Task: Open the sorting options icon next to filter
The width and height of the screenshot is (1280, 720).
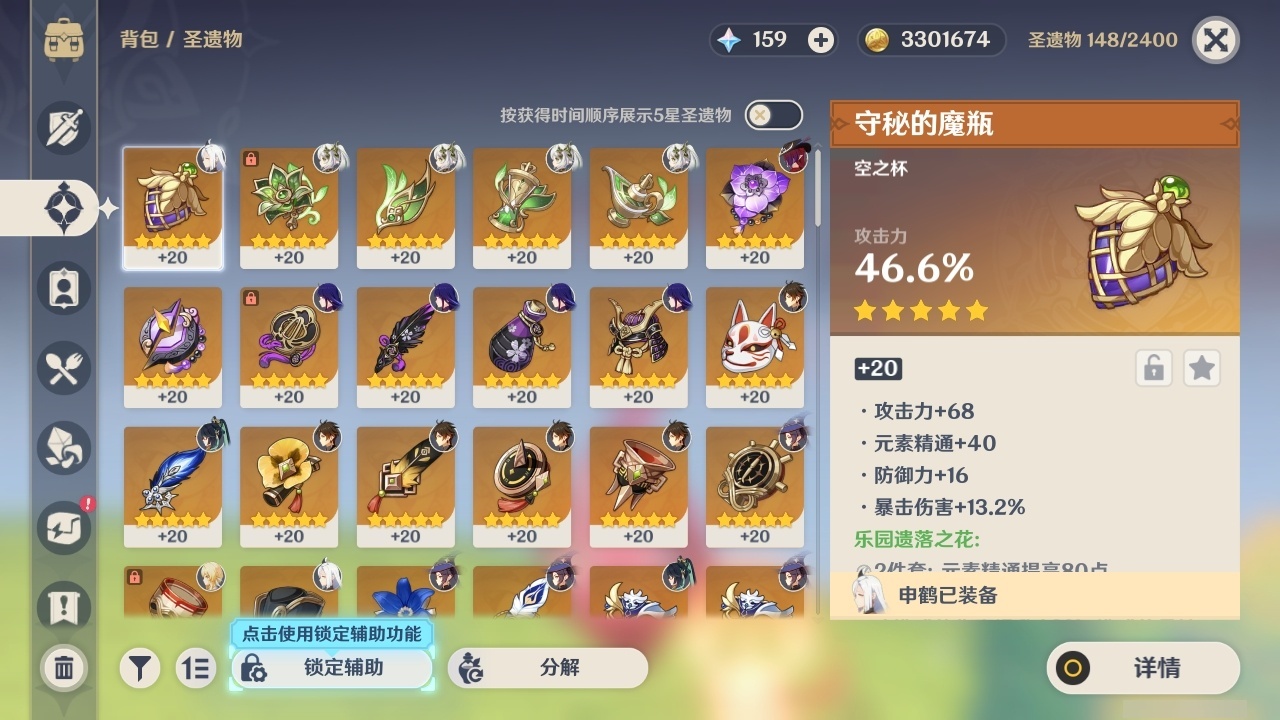Action: pyautogui.click(x=196, y=668)
